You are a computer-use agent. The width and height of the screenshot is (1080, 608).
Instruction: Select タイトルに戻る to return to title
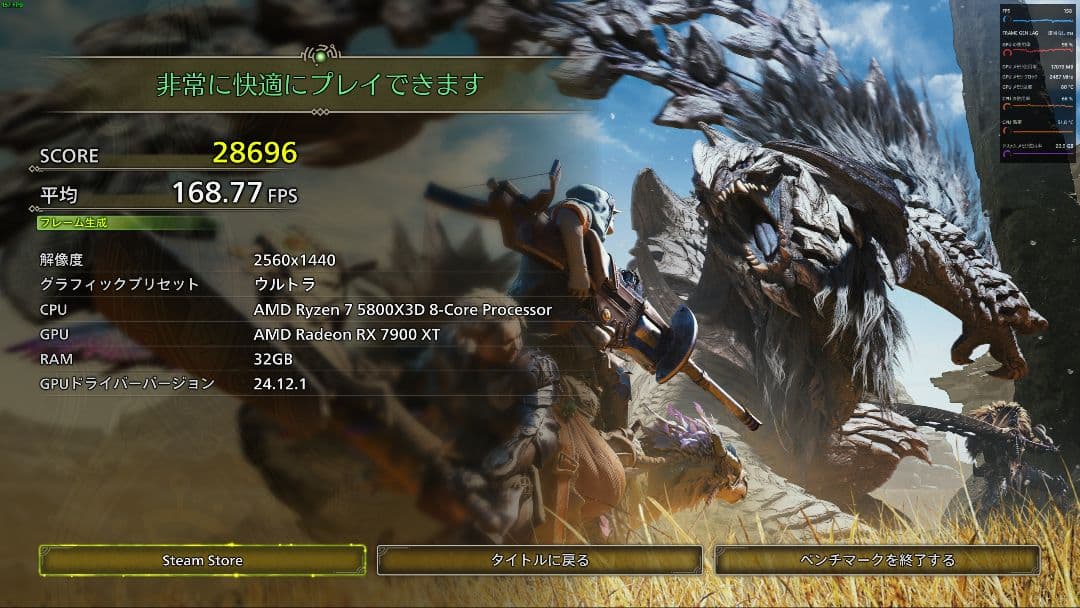(x=540, y=560)
